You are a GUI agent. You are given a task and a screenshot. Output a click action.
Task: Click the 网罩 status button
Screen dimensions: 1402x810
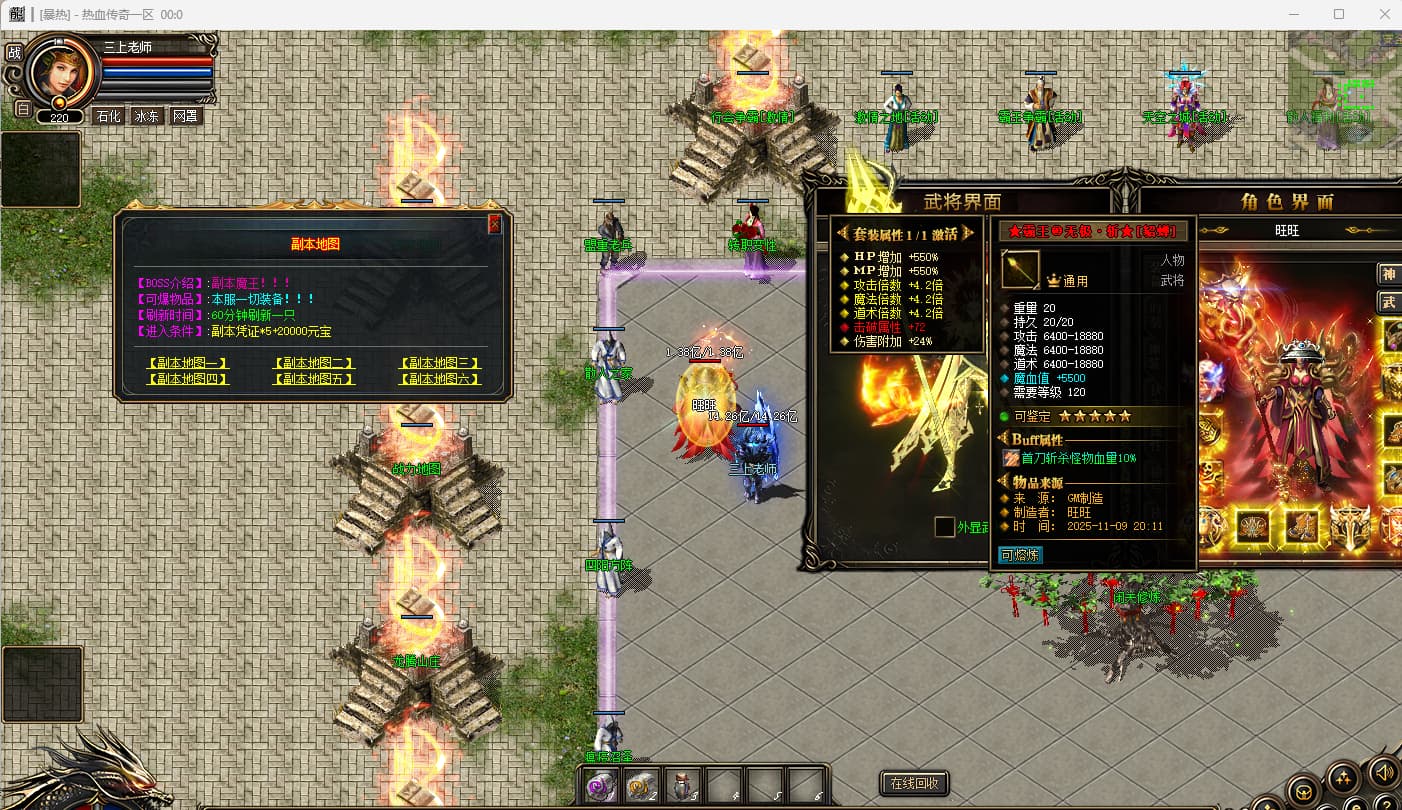click(185, 116)
